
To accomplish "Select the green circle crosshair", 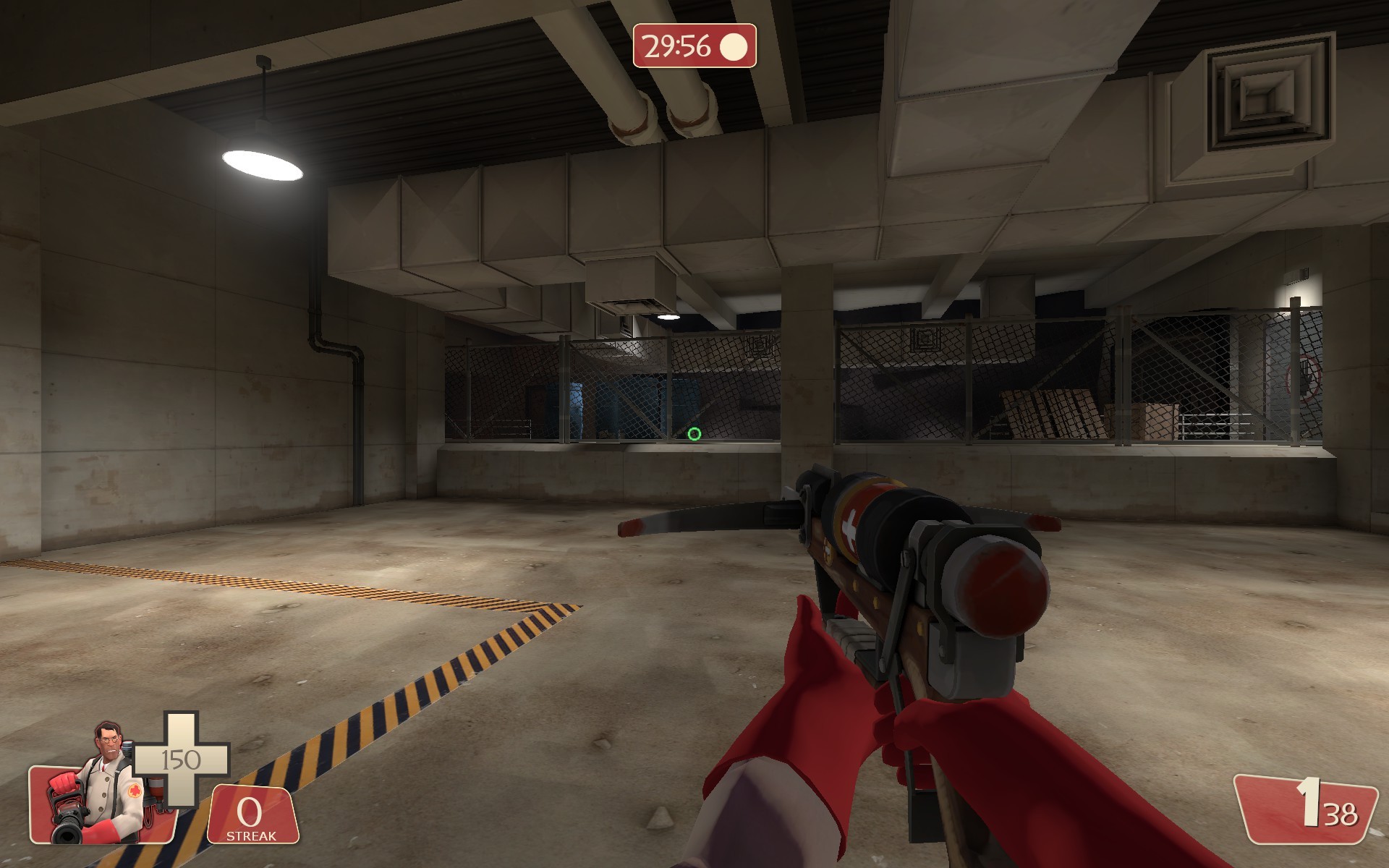I will pyautogui.click(x=694, y=434).
